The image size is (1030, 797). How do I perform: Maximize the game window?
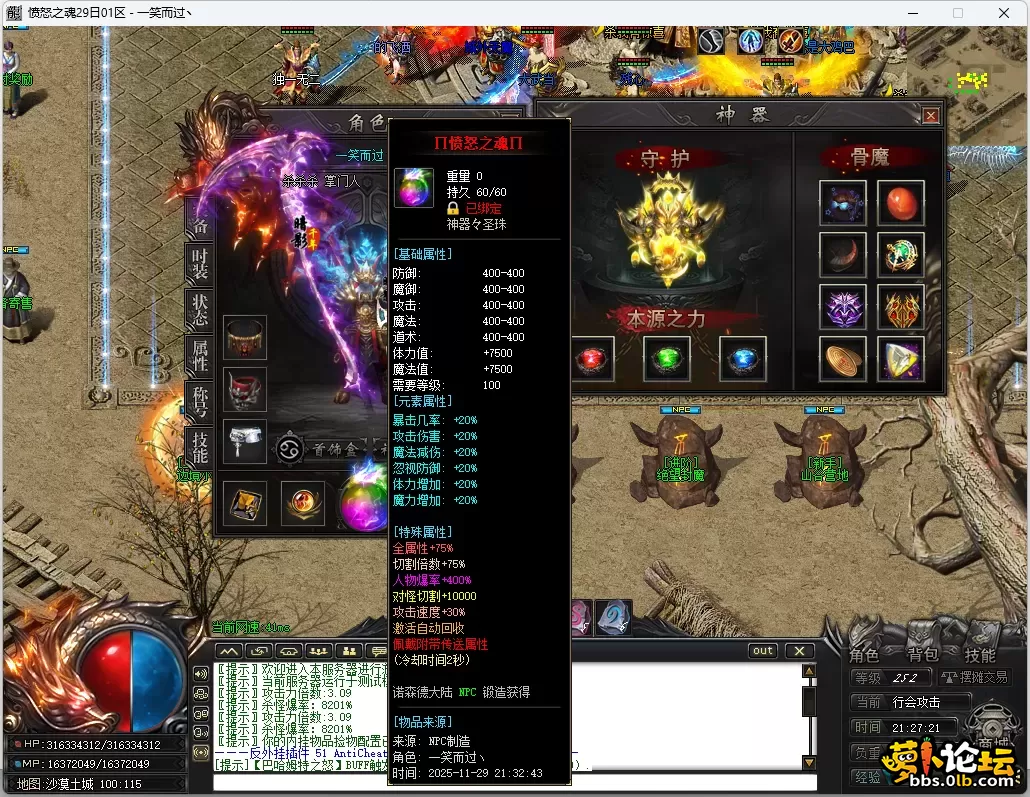(957, 13)
